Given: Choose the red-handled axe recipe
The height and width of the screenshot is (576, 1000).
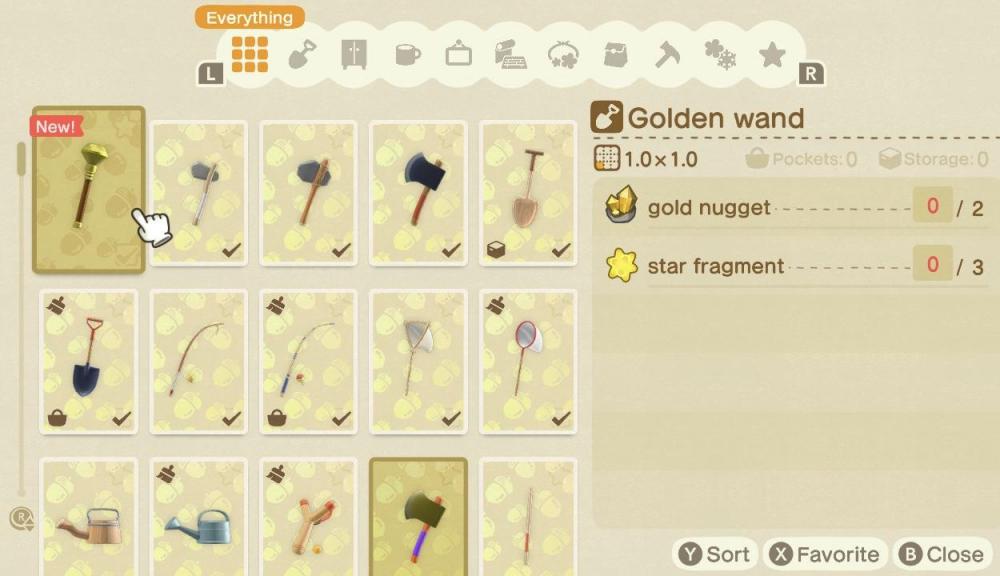Looking at the screenshot, I should pyautogui.click(x=418, y=192).
